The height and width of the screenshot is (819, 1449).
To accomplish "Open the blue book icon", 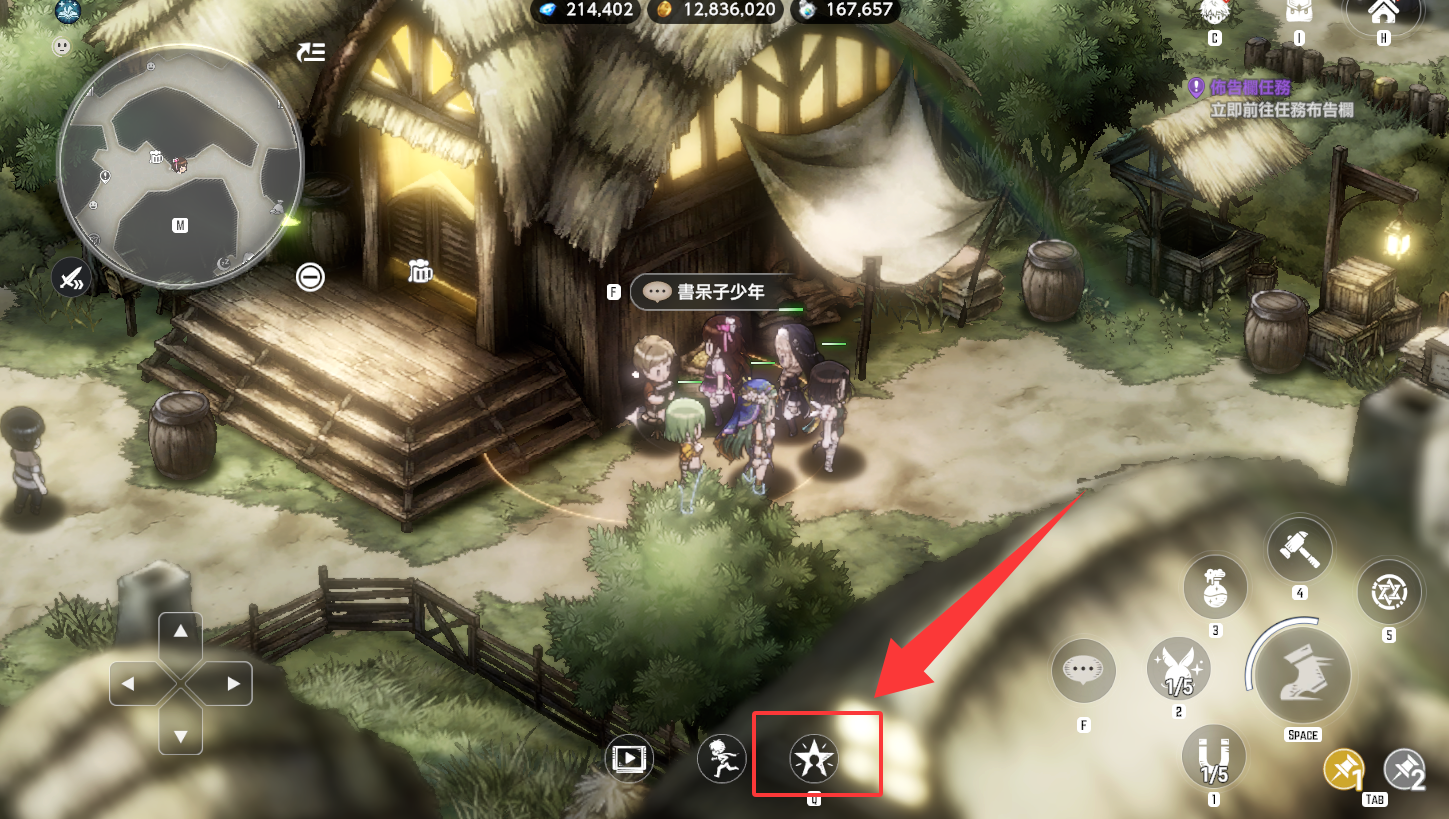I will [x=68, y=12].
